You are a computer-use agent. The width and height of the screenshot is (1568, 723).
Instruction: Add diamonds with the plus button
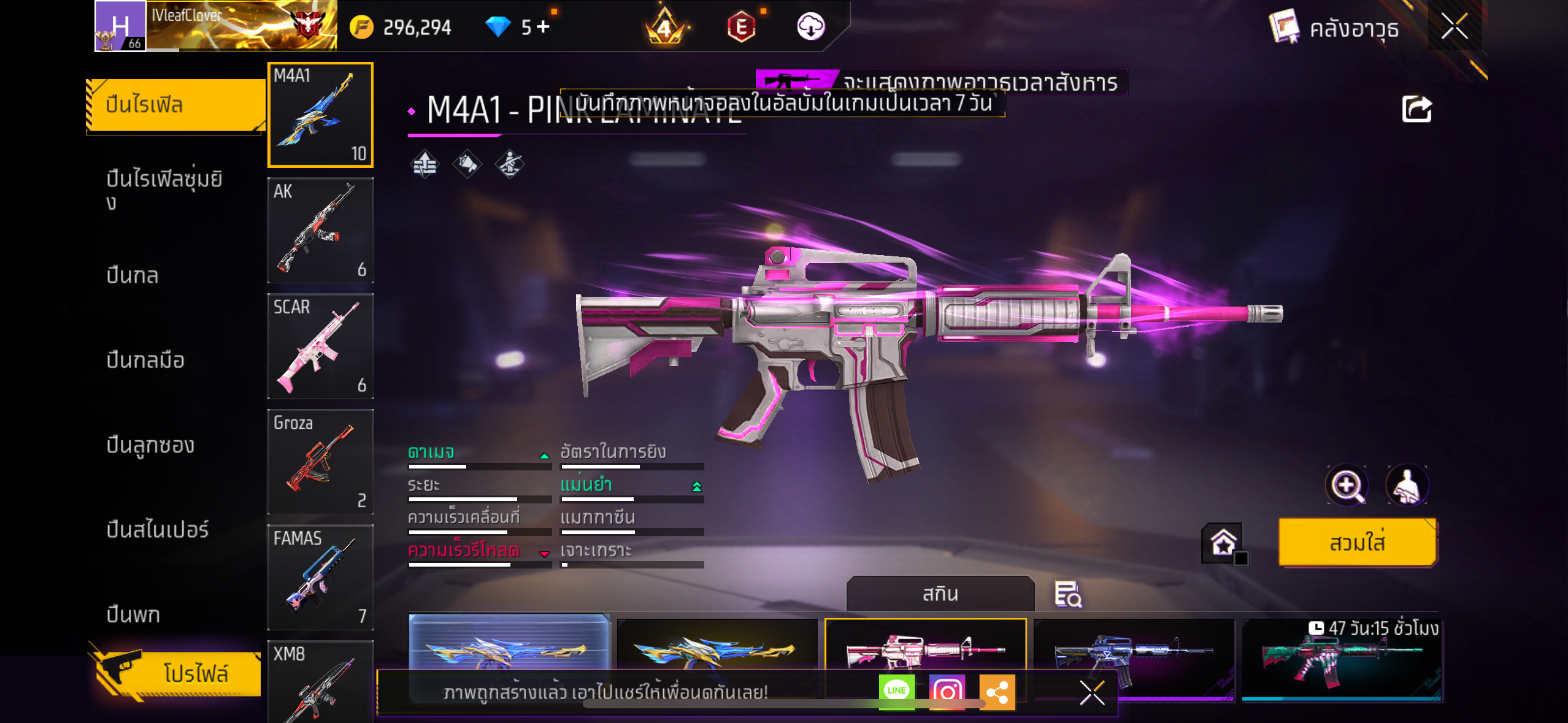click(543, 26)
